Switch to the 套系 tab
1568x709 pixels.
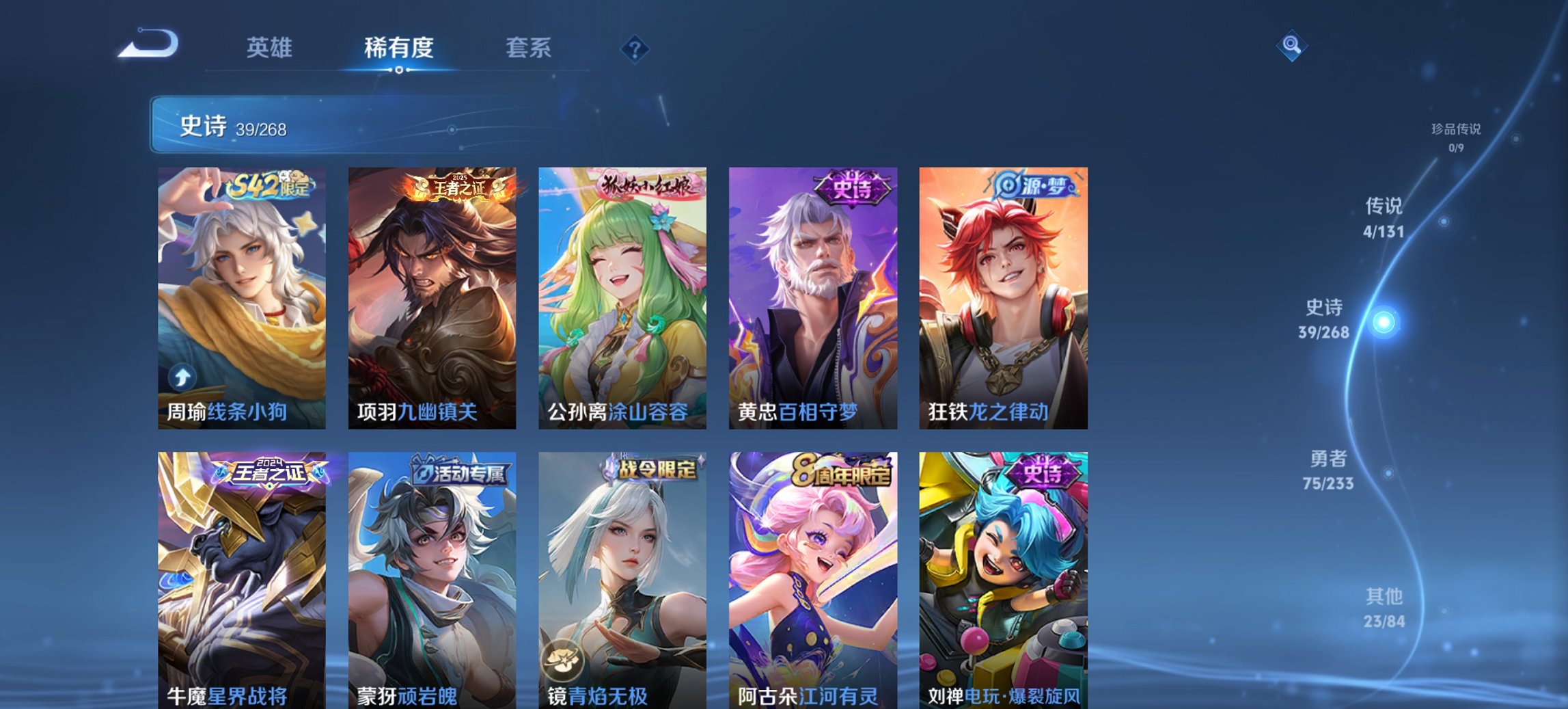click(x=527, y=48)
